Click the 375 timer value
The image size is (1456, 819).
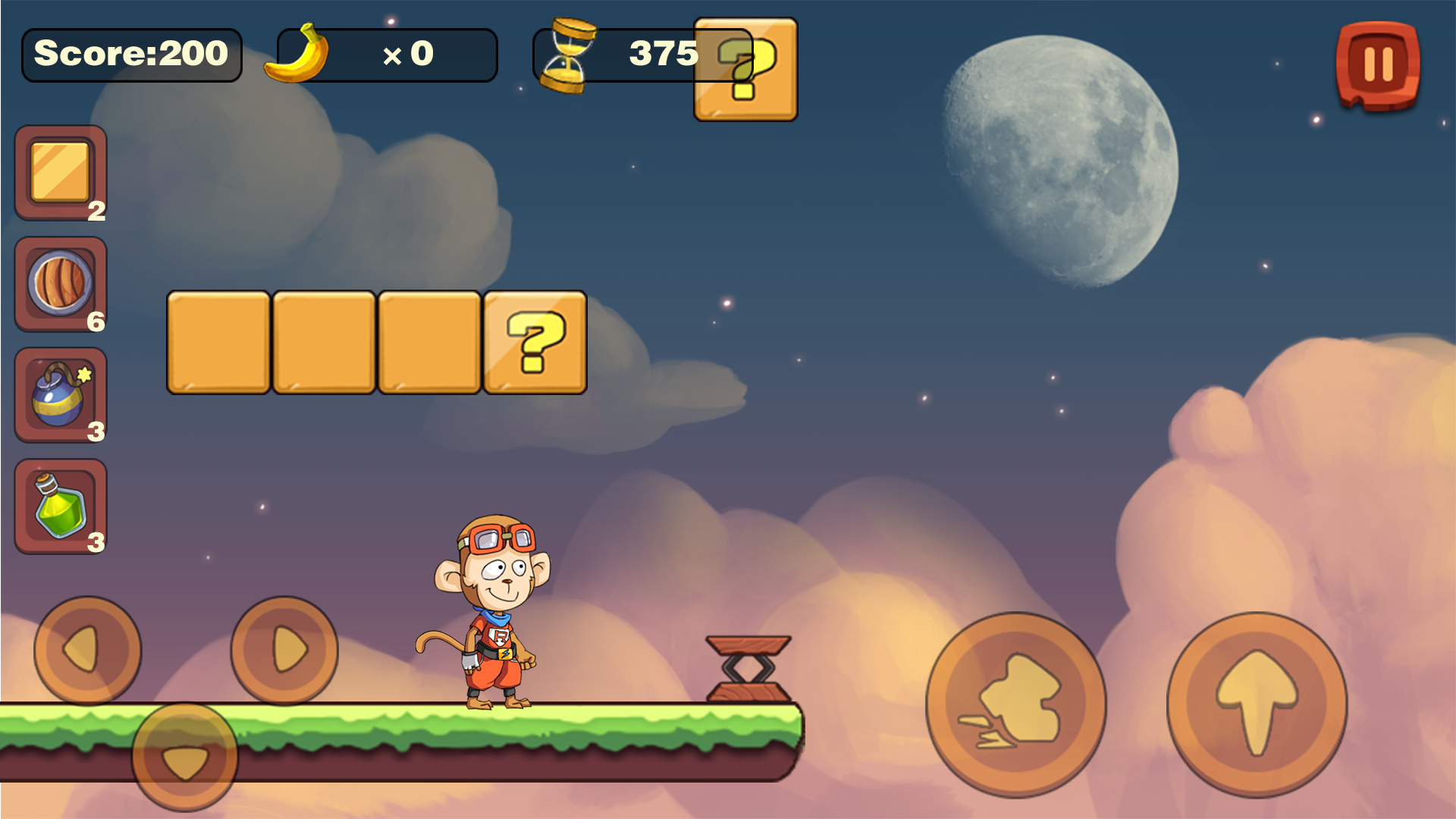click(662, 53)
